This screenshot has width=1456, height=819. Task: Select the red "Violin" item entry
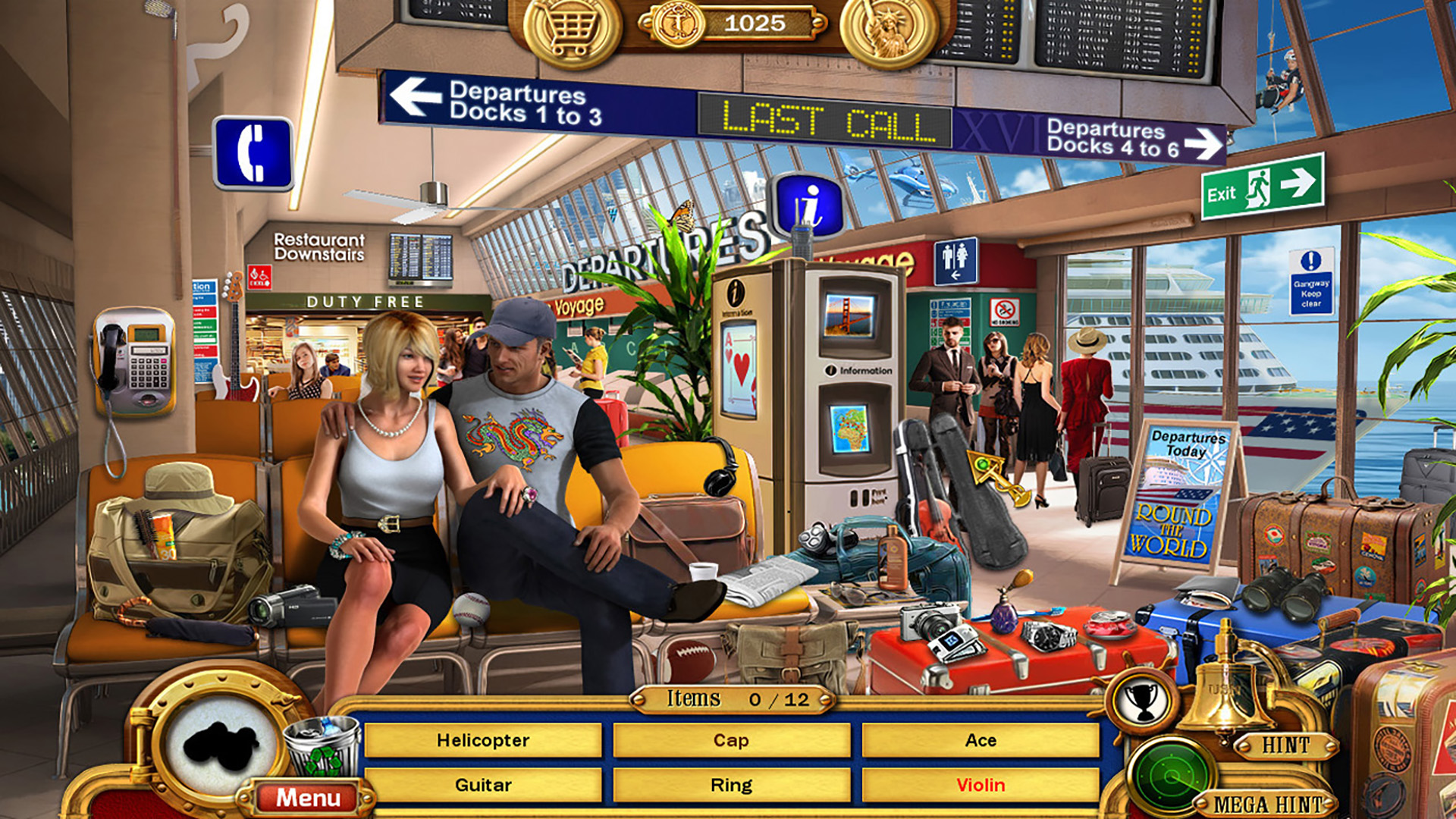(x=978, y=786)
